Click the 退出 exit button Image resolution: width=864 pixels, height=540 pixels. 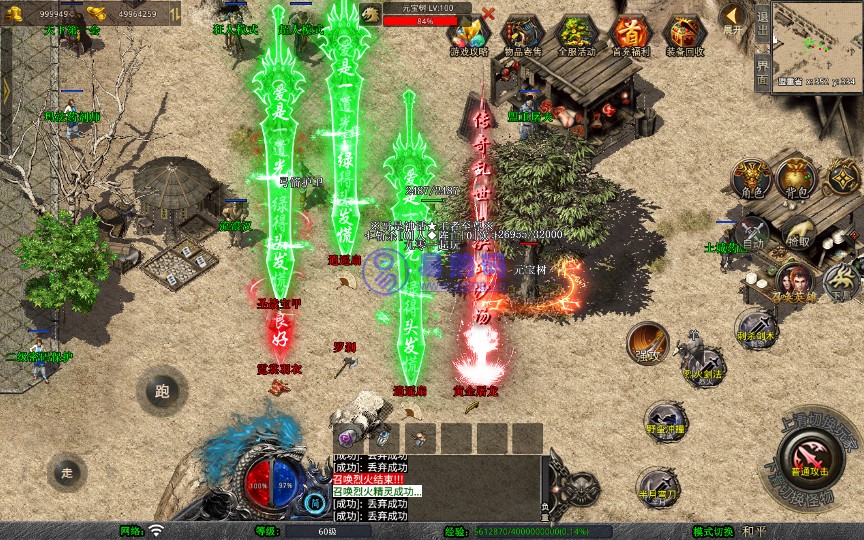(x=762, y=23)
